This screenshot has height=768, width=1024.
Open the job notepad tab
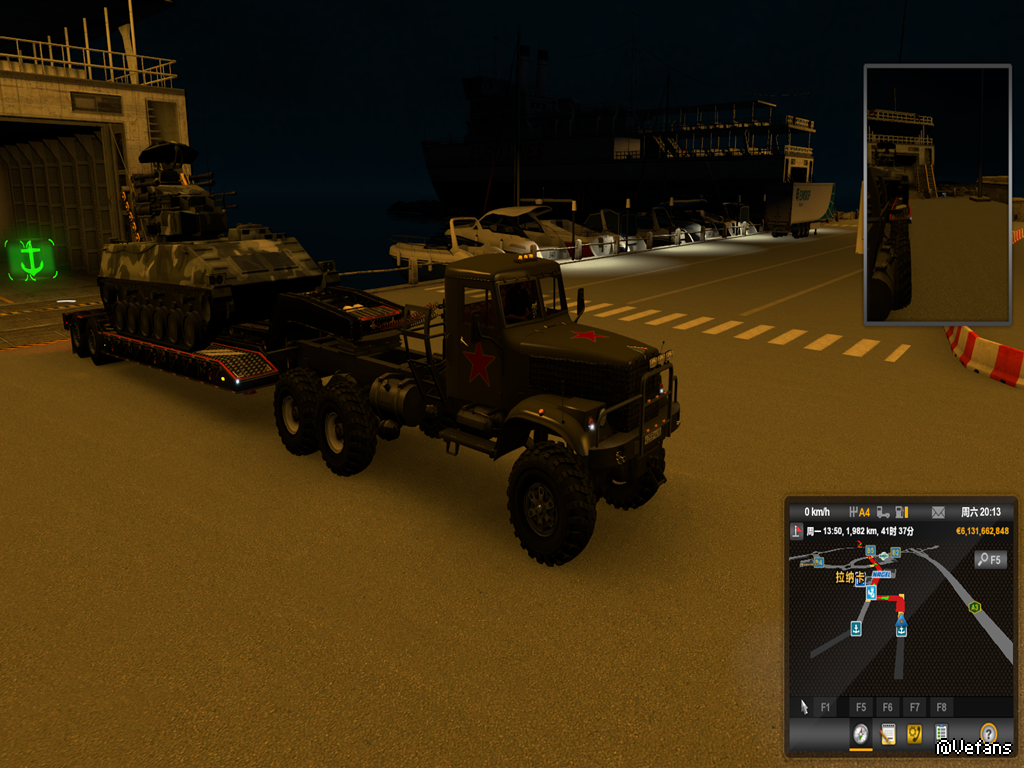(887, 735)
